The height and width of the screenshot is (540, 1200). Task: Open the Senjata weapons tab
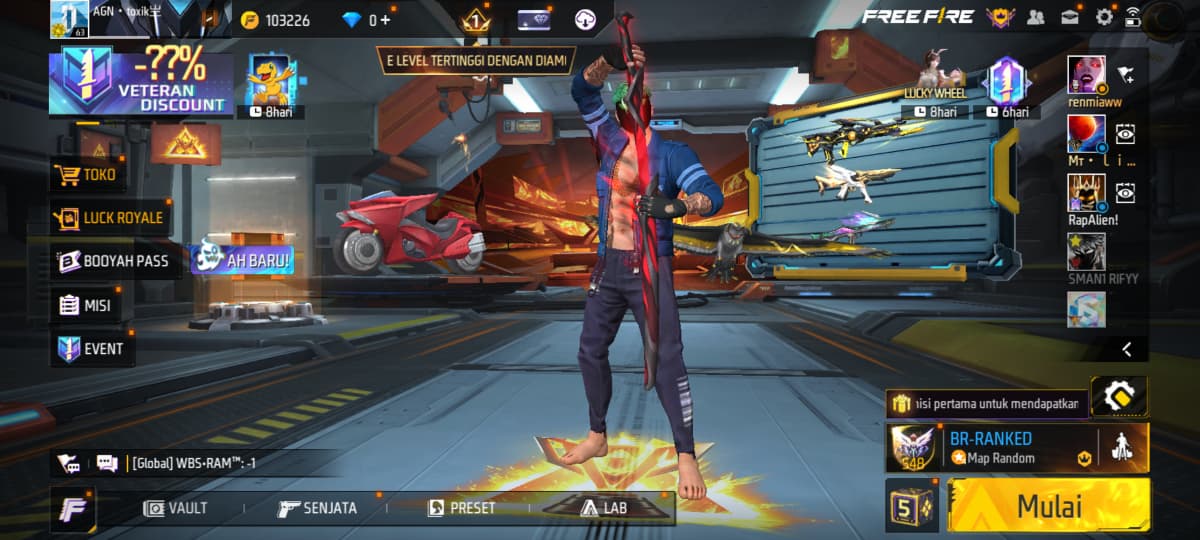coord(317,508)
